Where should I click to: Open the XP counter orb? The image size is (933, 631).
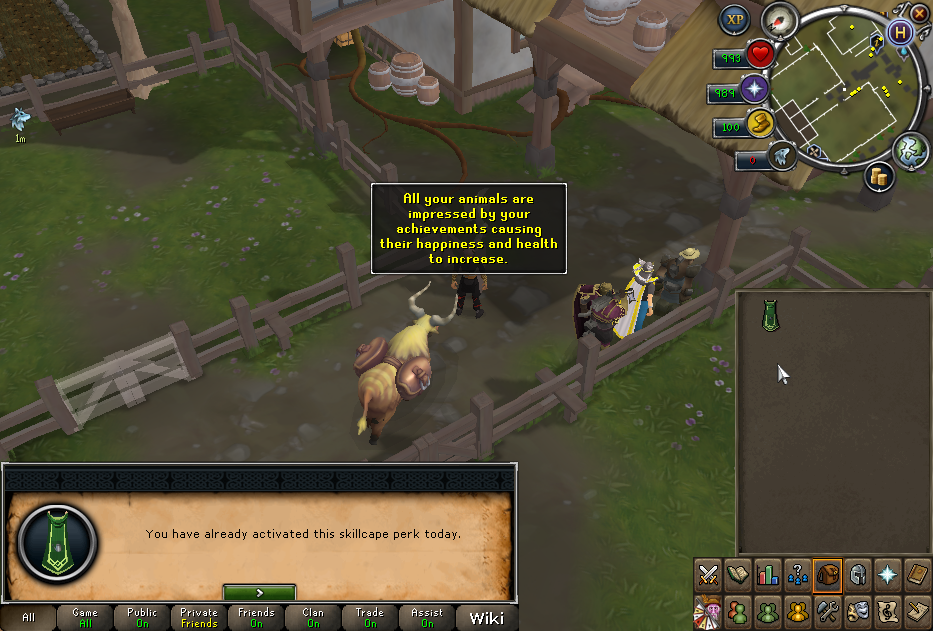[x=733, y=19]
